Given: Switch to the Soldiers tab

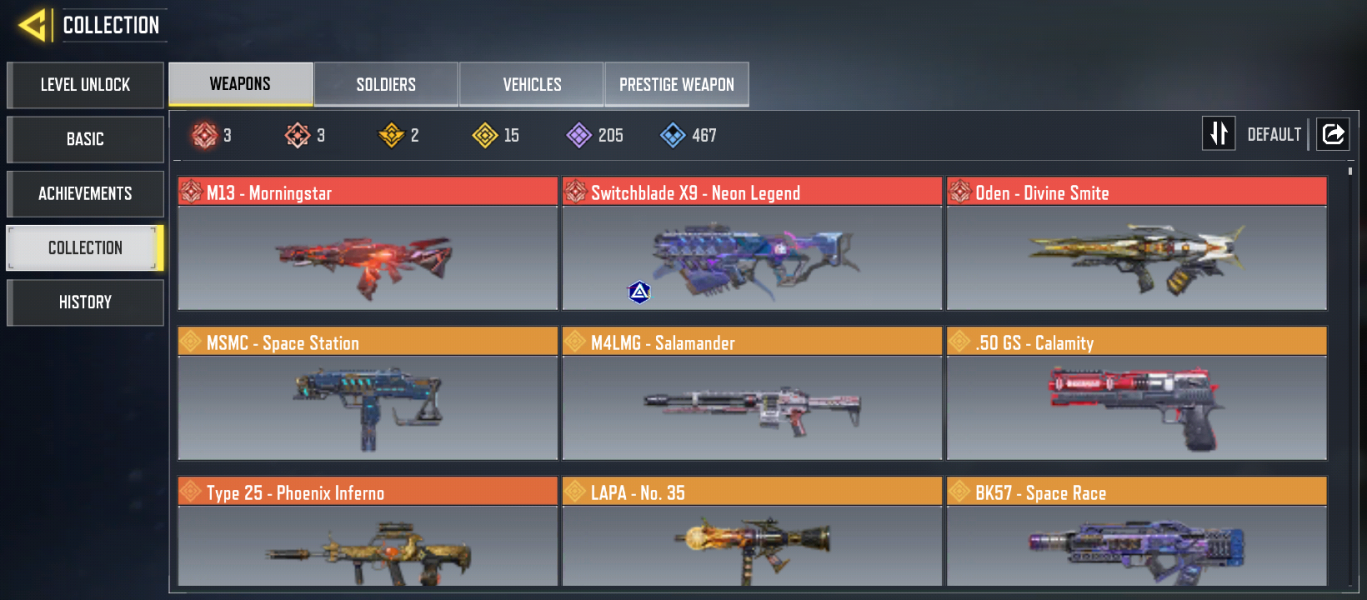Looking at the screenshot, I should coord(386,85).
